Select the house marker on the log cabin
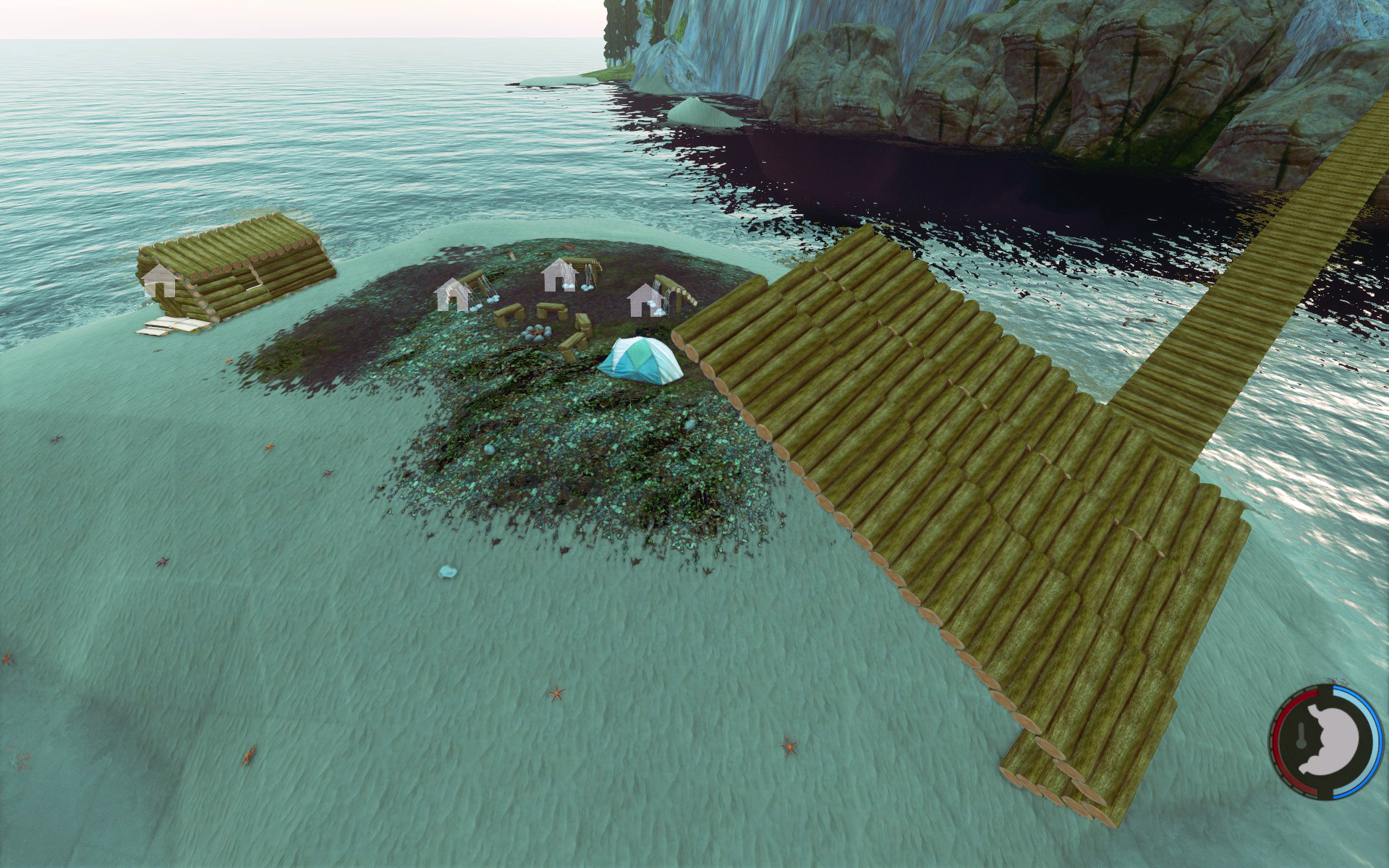Image resolution: width=1389 pixels, height=868 pixels. [x=160, y=281]
